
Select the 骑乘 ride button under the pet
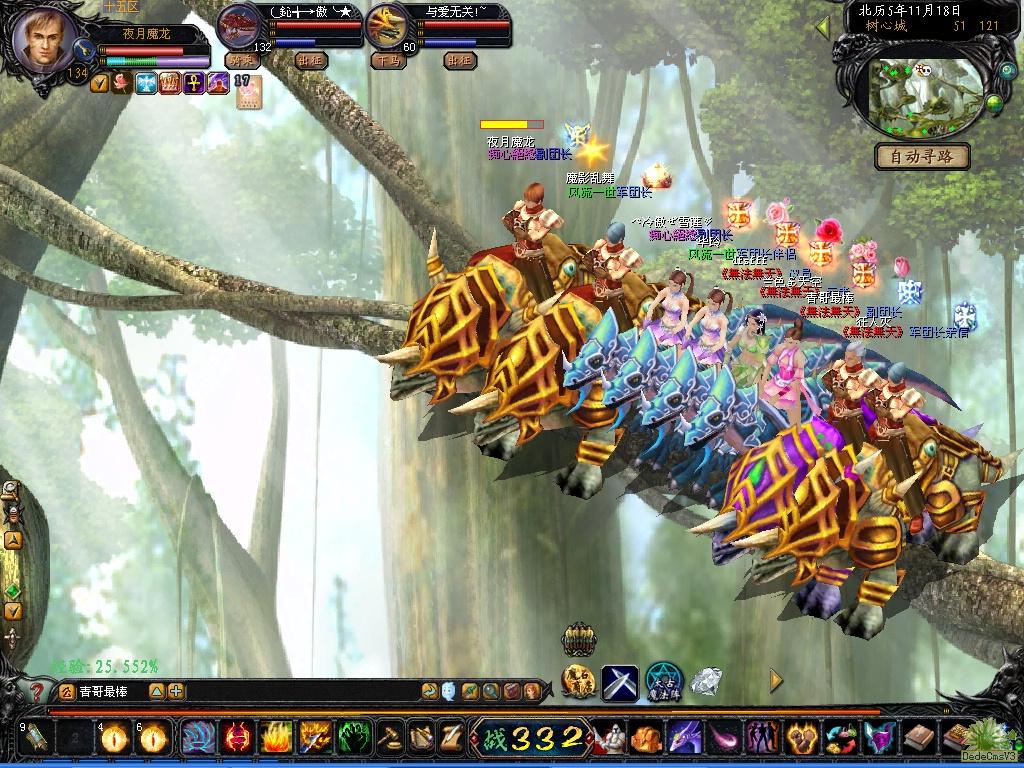click(241, 60)
